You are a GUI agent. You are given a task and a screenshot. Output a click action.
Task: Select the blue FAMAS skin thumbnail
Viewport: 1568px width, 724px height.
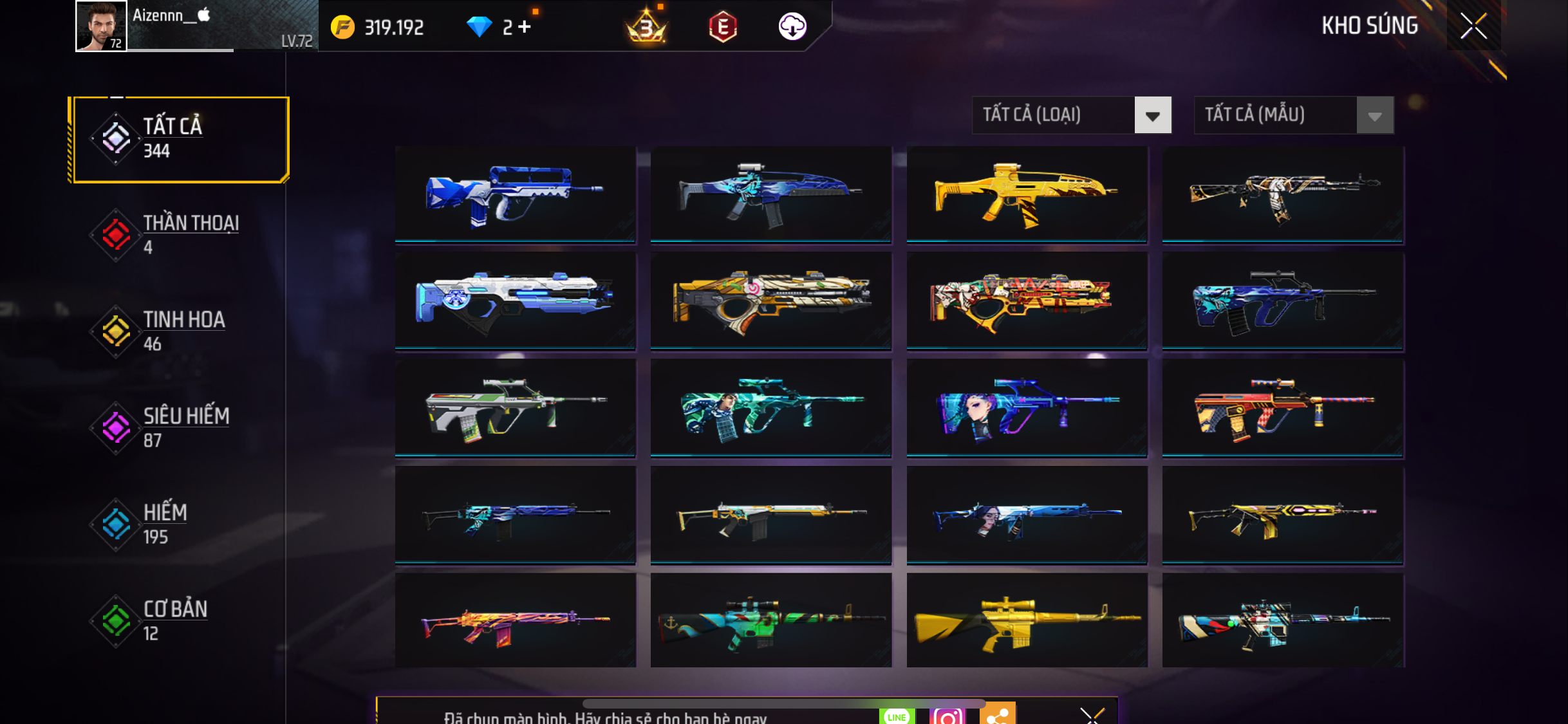pos(515,194)
